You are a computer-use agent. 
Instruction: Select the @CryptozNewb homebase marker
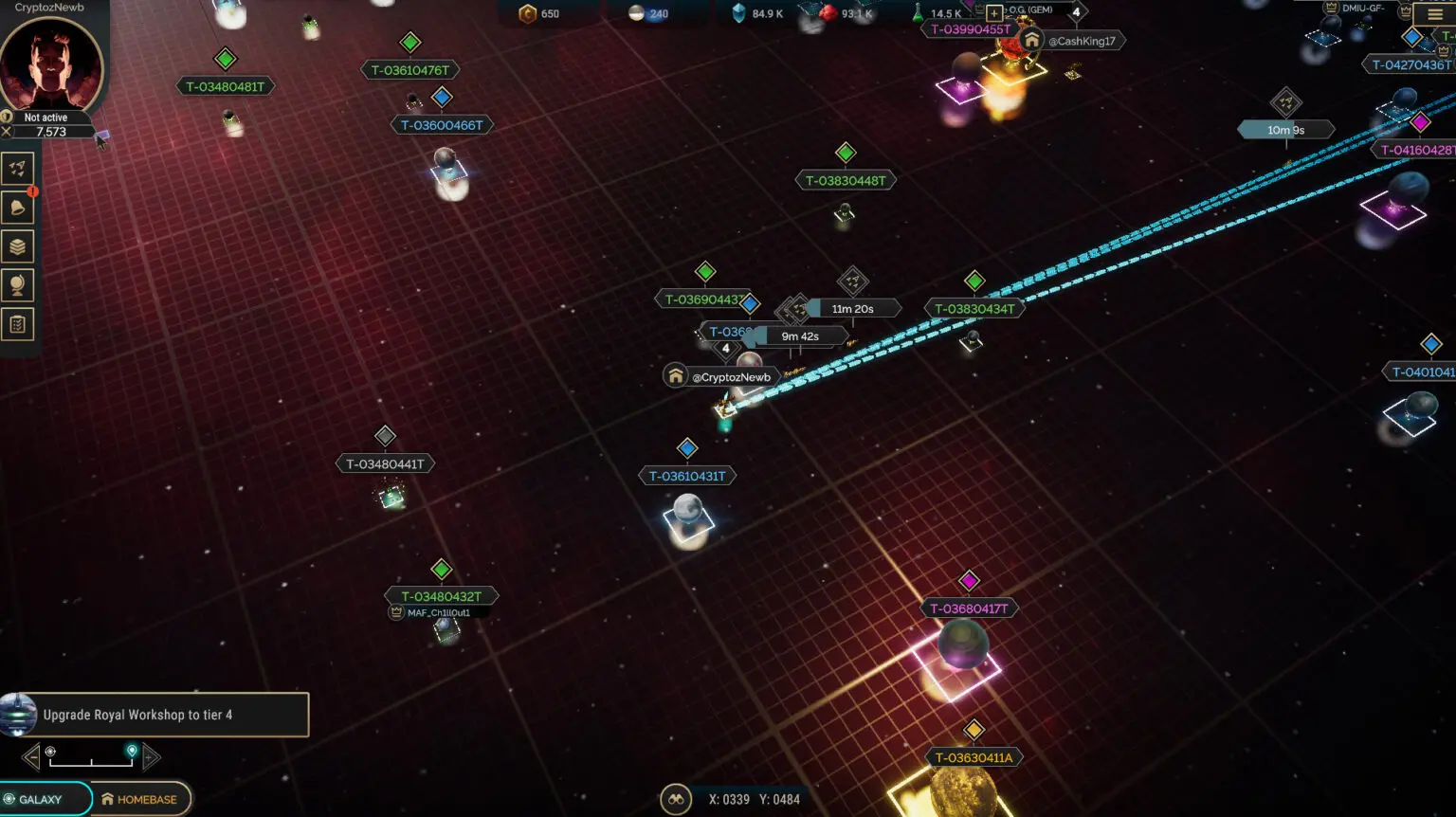(722, 377)
